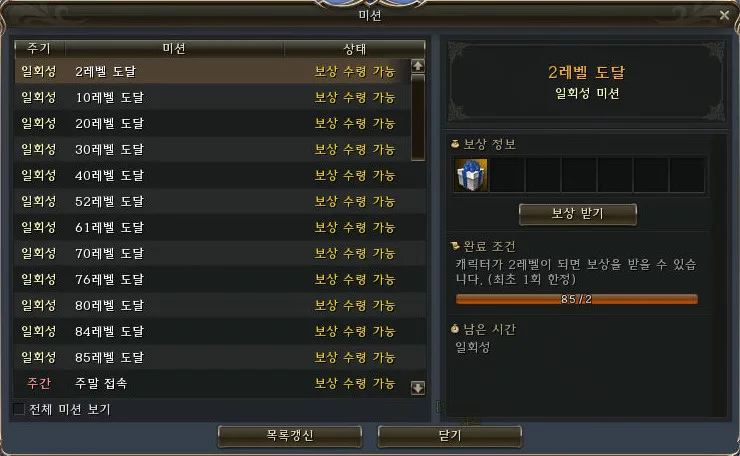This screenshot has height=456, width=740.
Task: Select the blue gift box reward icon
Action: pyautogui.click(x=470, y=174)
